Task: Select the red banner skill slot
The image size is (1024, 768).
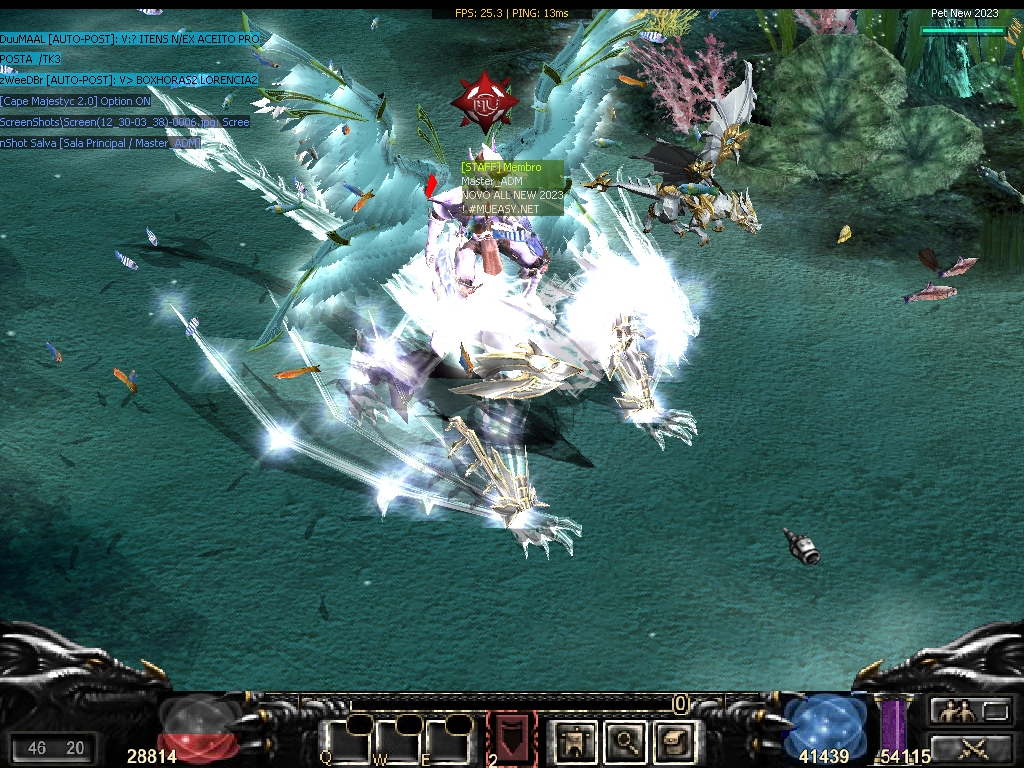Action: pos(511,738)
